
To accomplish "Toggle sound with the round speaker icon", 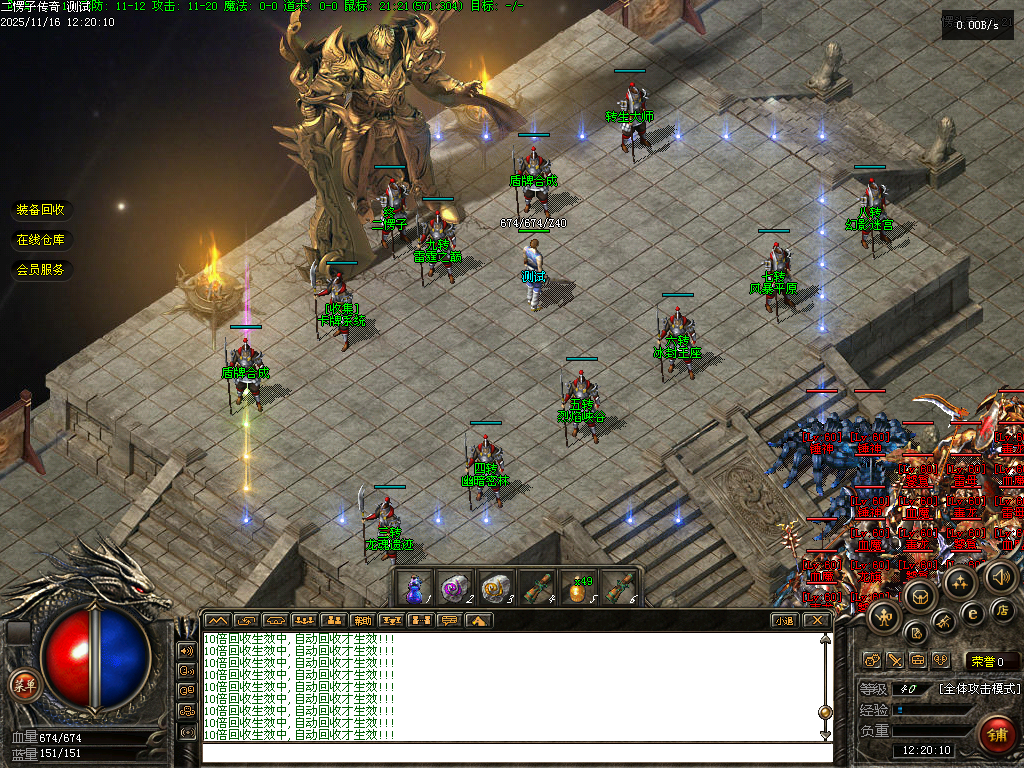I will pos(1001,575).
